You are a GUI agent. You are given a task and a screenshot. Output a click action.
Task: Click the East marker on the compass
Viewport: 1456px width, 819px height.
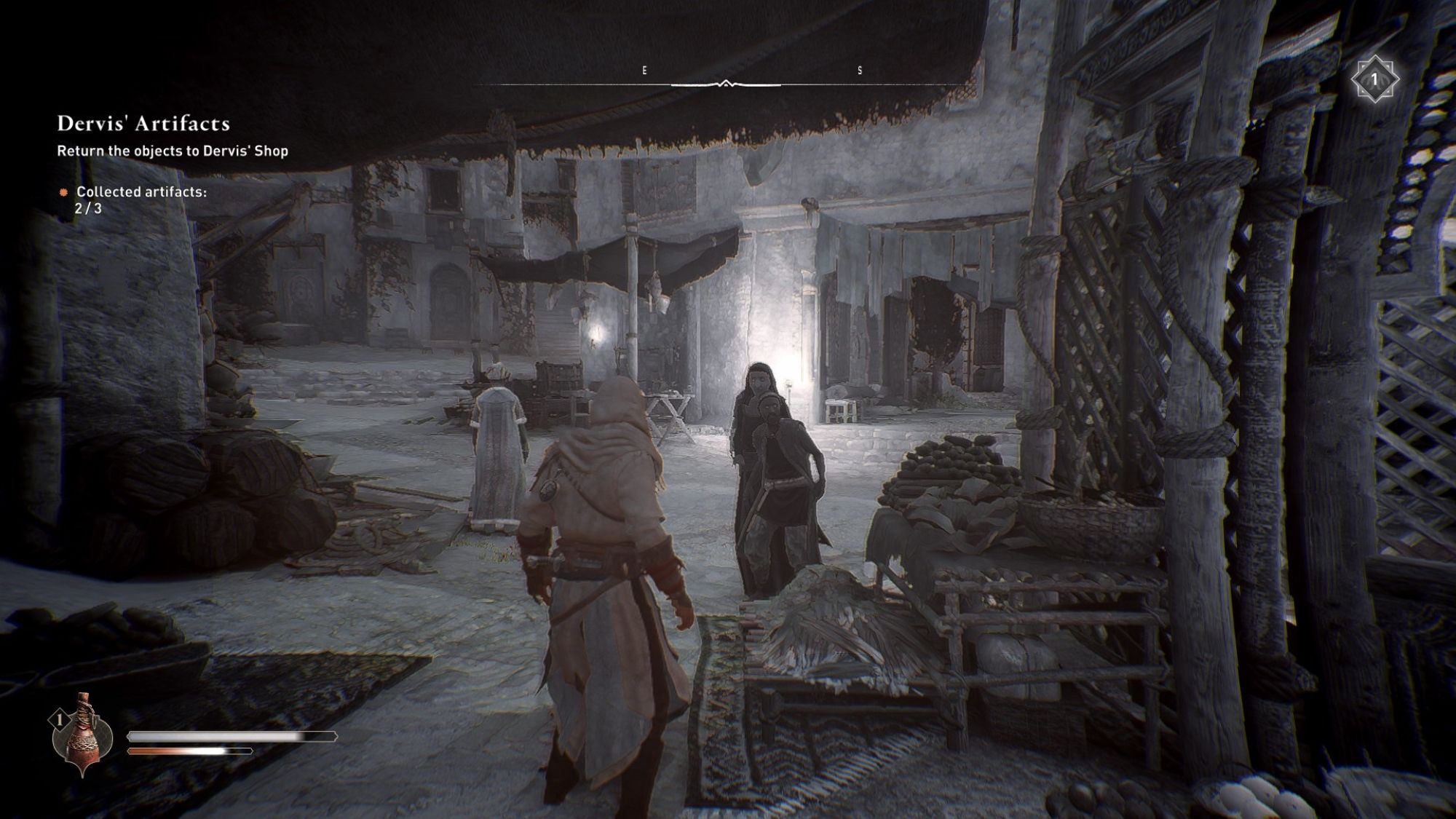click(x=643, y=71)
